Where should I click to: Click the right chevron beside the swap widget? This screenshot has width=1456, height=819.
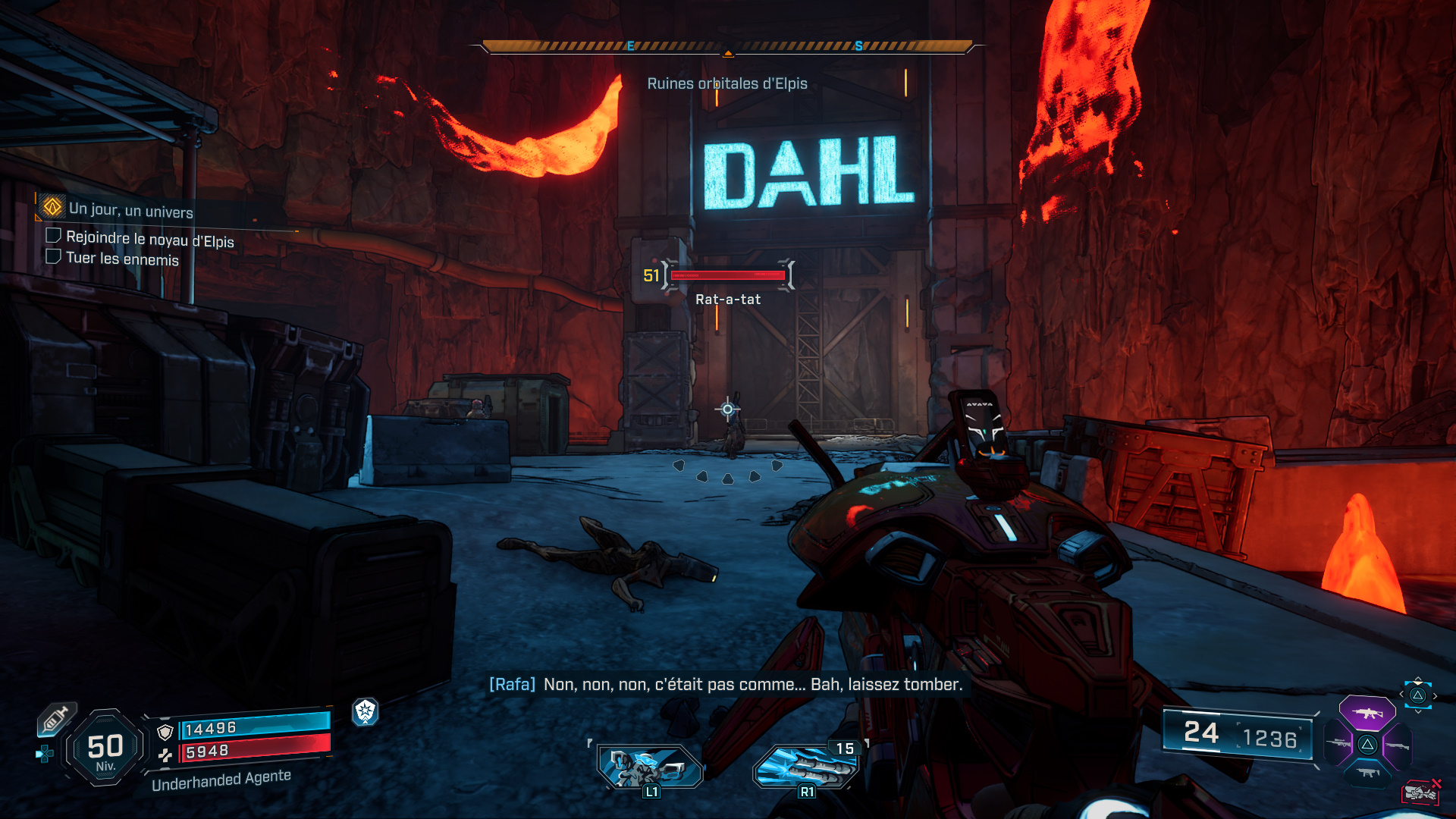point(1435,696)
